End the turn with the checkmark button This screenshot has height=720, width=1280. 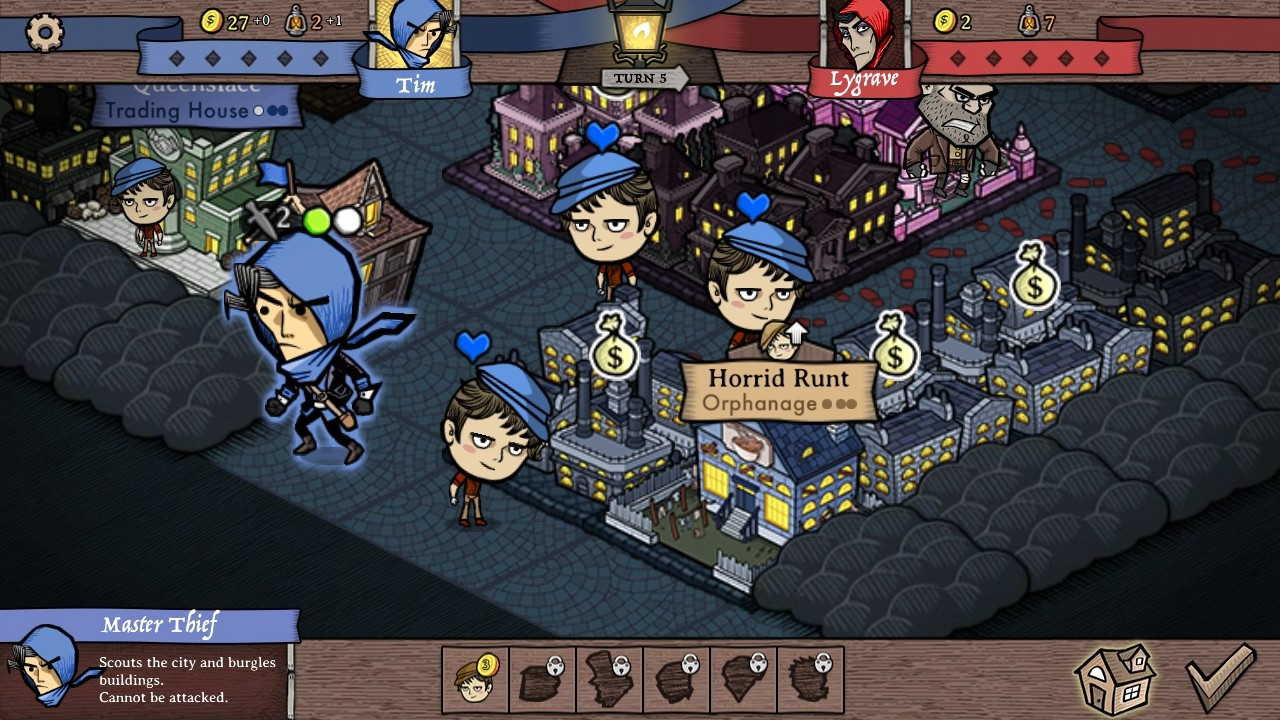[x=1219, y=678]
